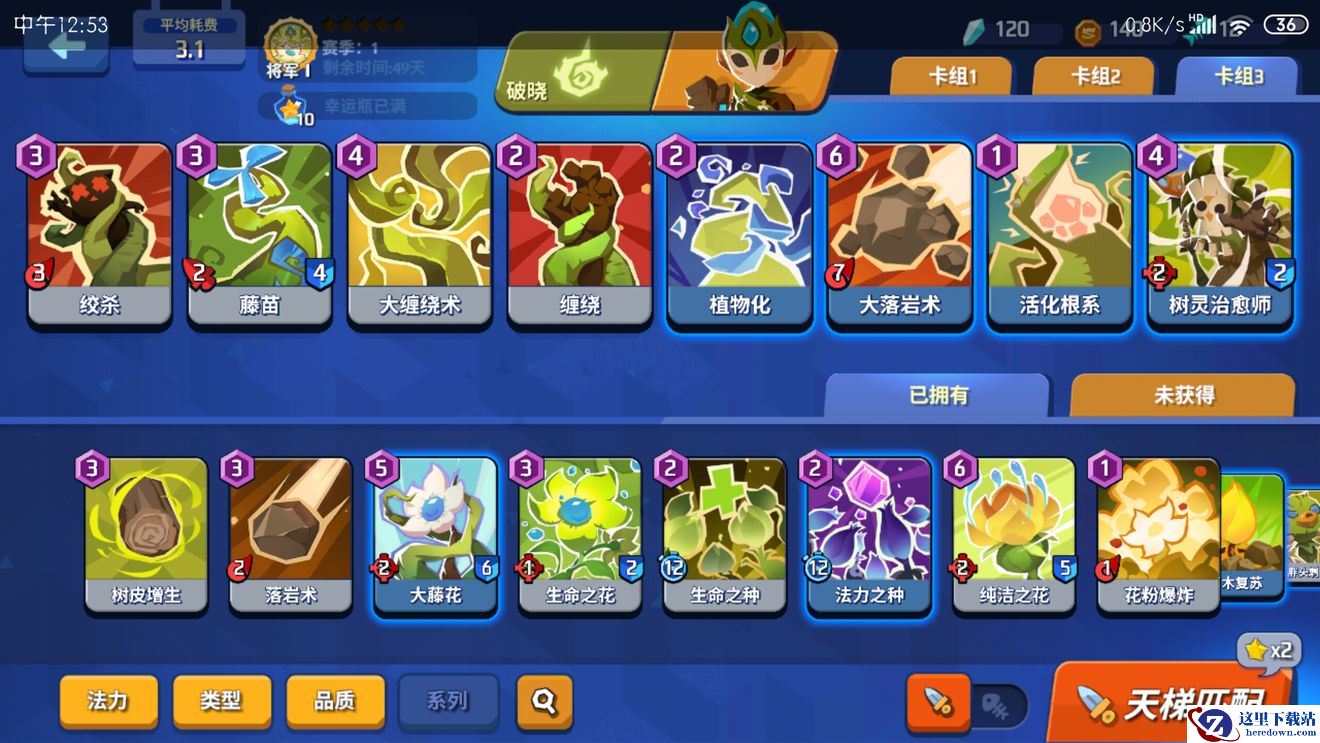Open the 未获得 cards tab
This screenshot has width=1320, height=743.
tap(1183, 396)
